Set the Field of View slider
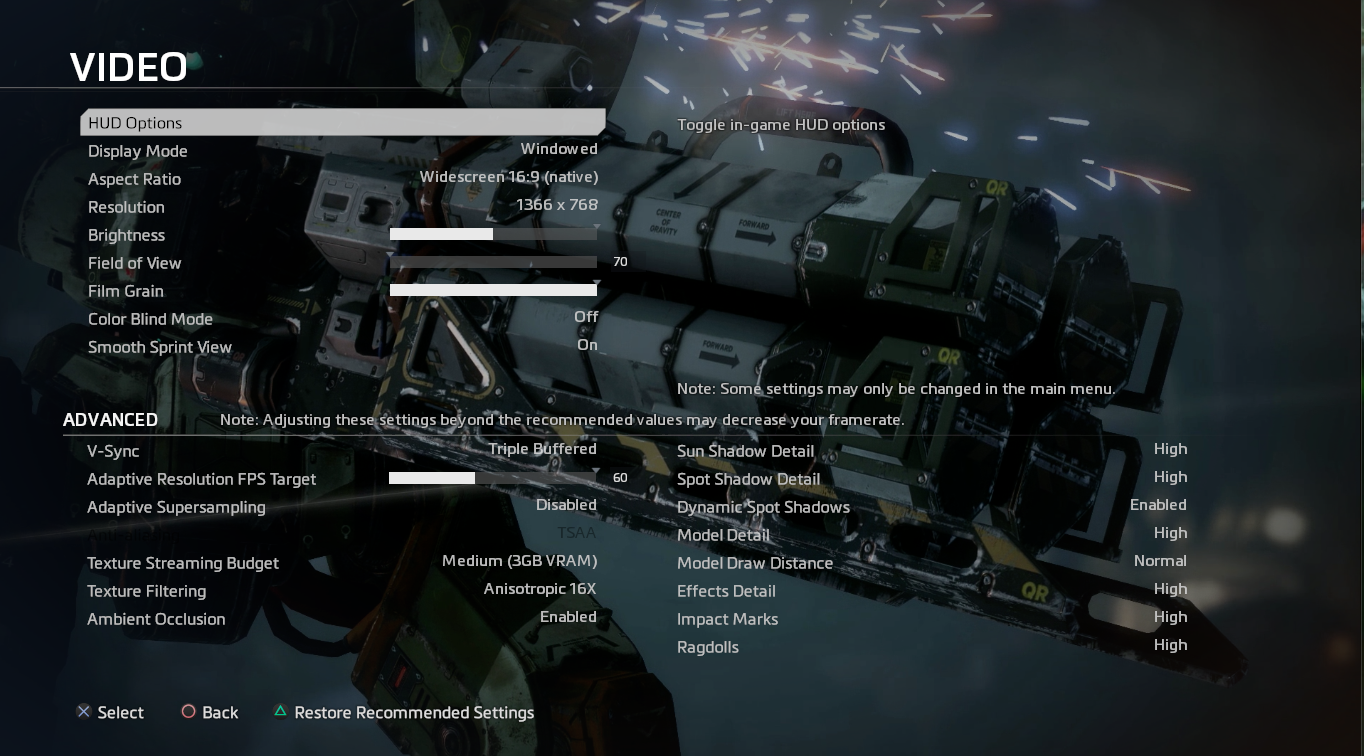Screen dimensions: 1364x756 pos(493,262)
